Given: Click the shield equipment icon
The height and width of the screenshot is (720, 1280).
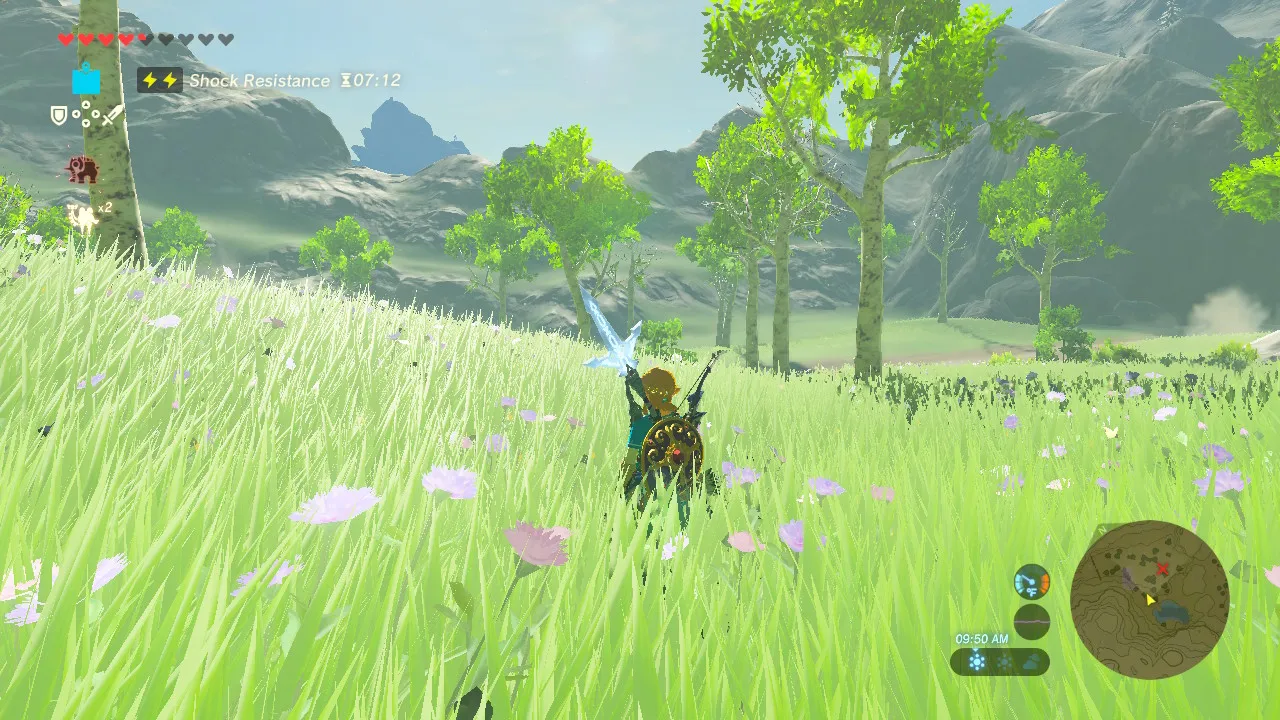Looking at the screenshot, I should click(58, 115).
